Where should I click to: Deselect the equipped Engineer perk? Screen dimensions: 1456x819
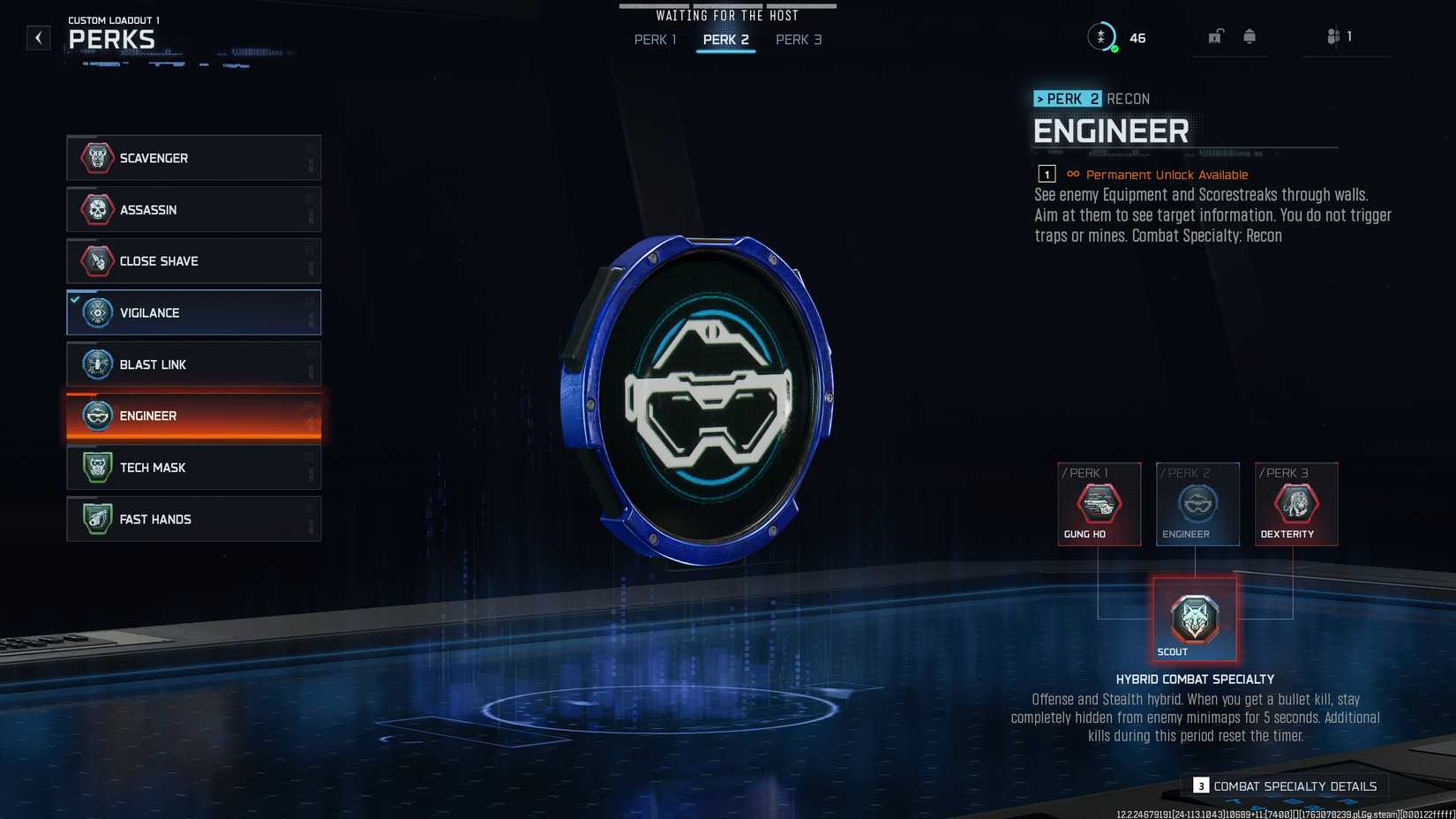193,416
